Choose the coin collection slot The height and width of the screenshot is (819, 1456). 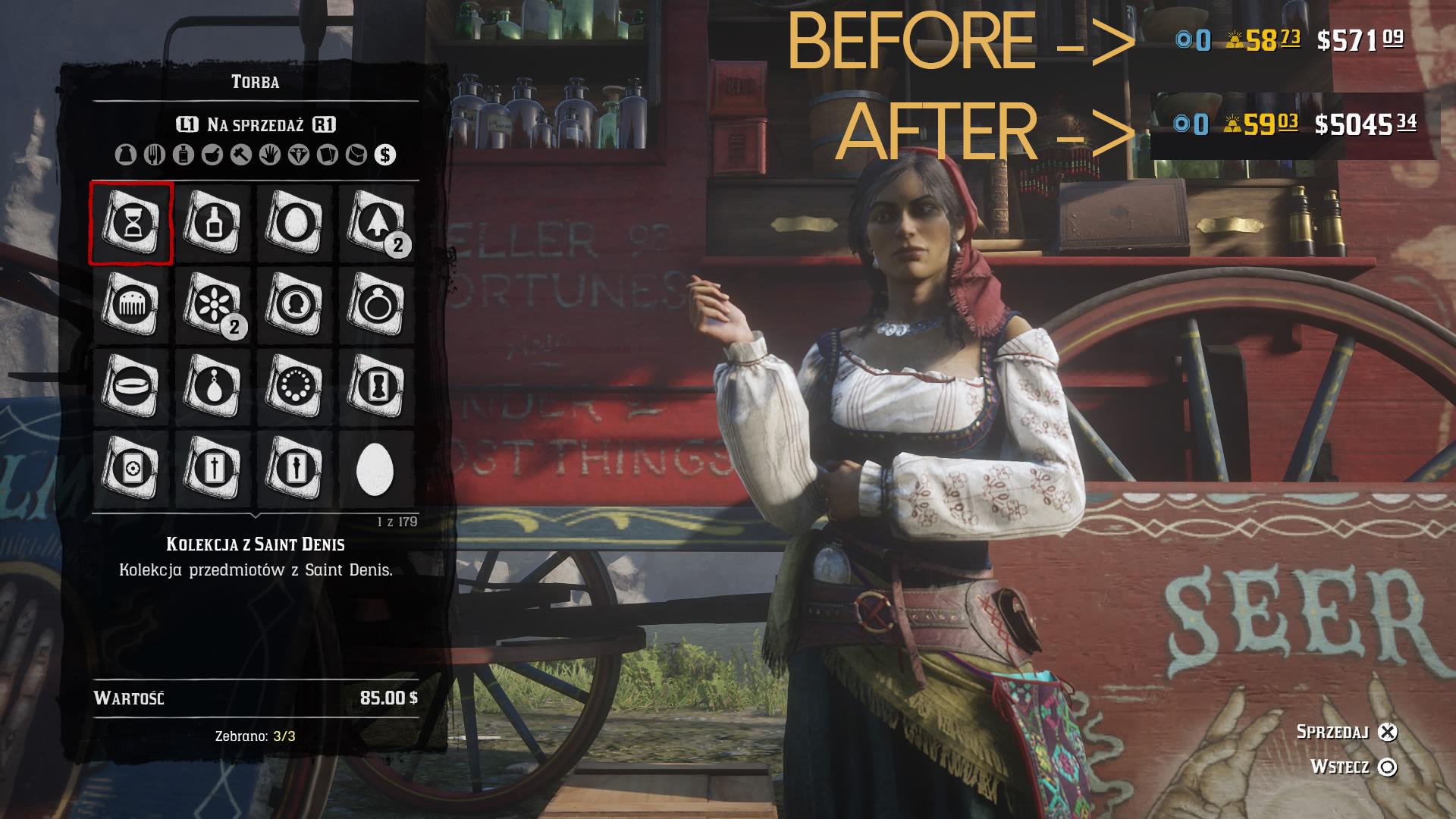pos(294,305)
